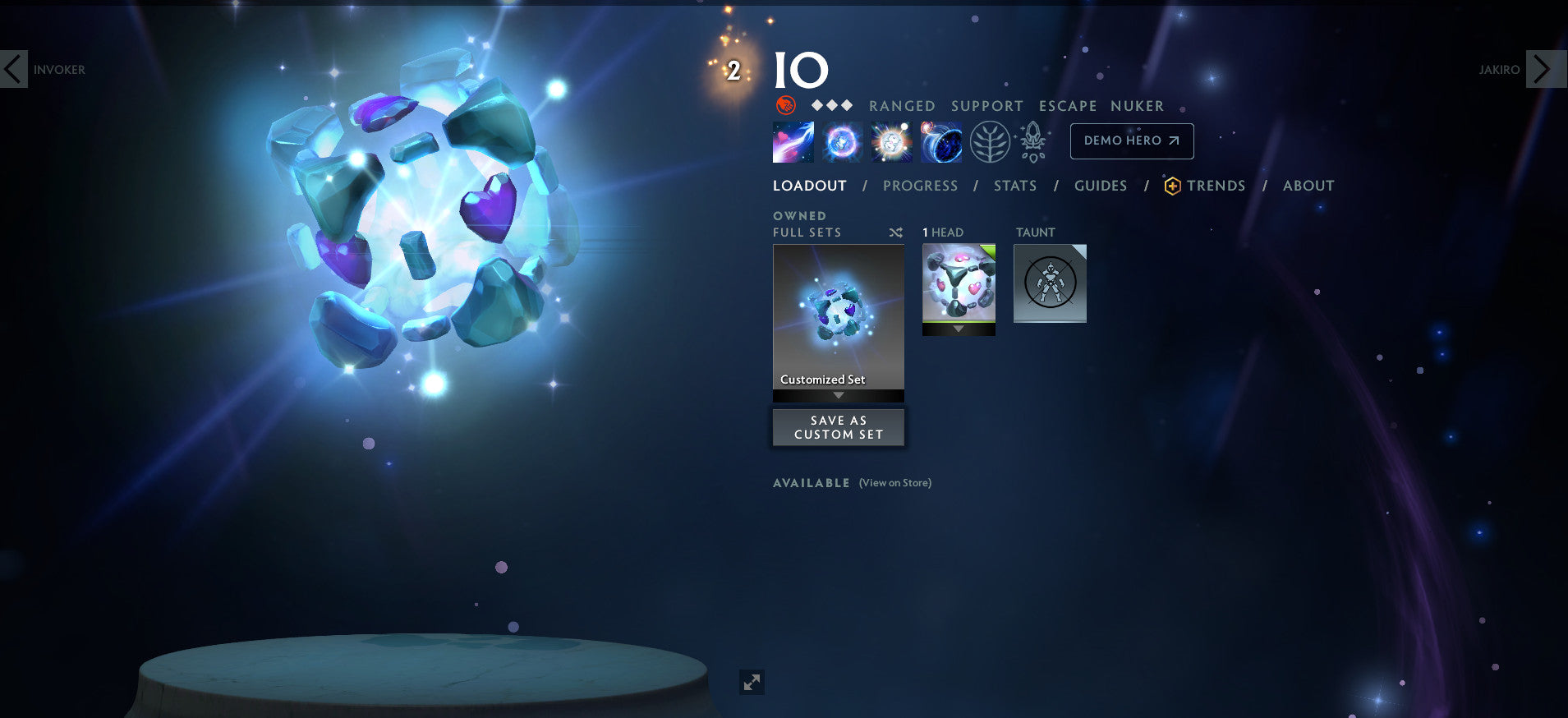The width and height of the screenshot is (1568, 718).
Task: Select Io's Tether ability icon
Action: pyautogui.click(x=792, y=141)
